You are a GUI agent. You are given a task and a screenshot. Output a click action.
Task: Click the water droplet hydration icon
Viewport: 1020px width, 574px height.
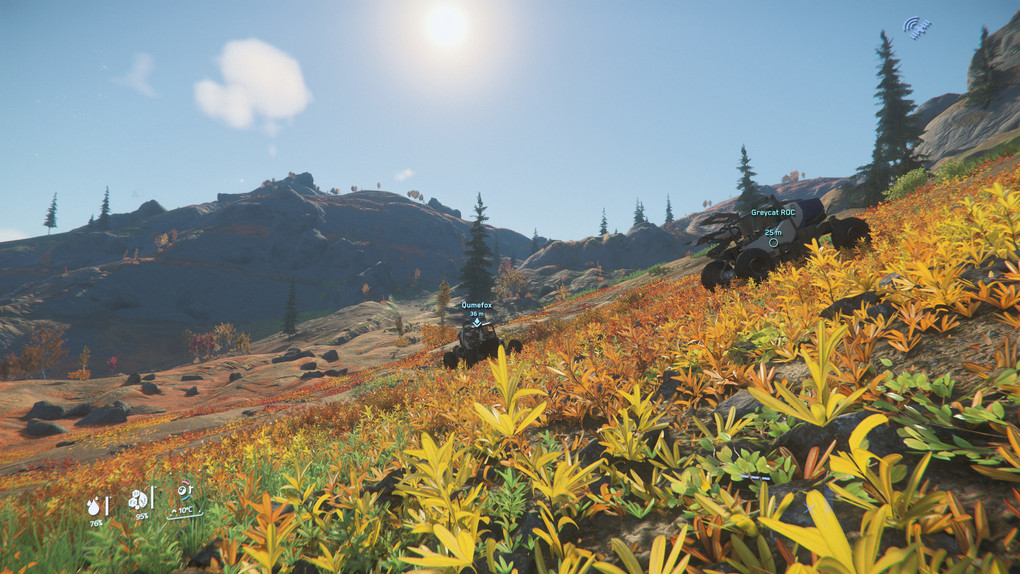94,506
